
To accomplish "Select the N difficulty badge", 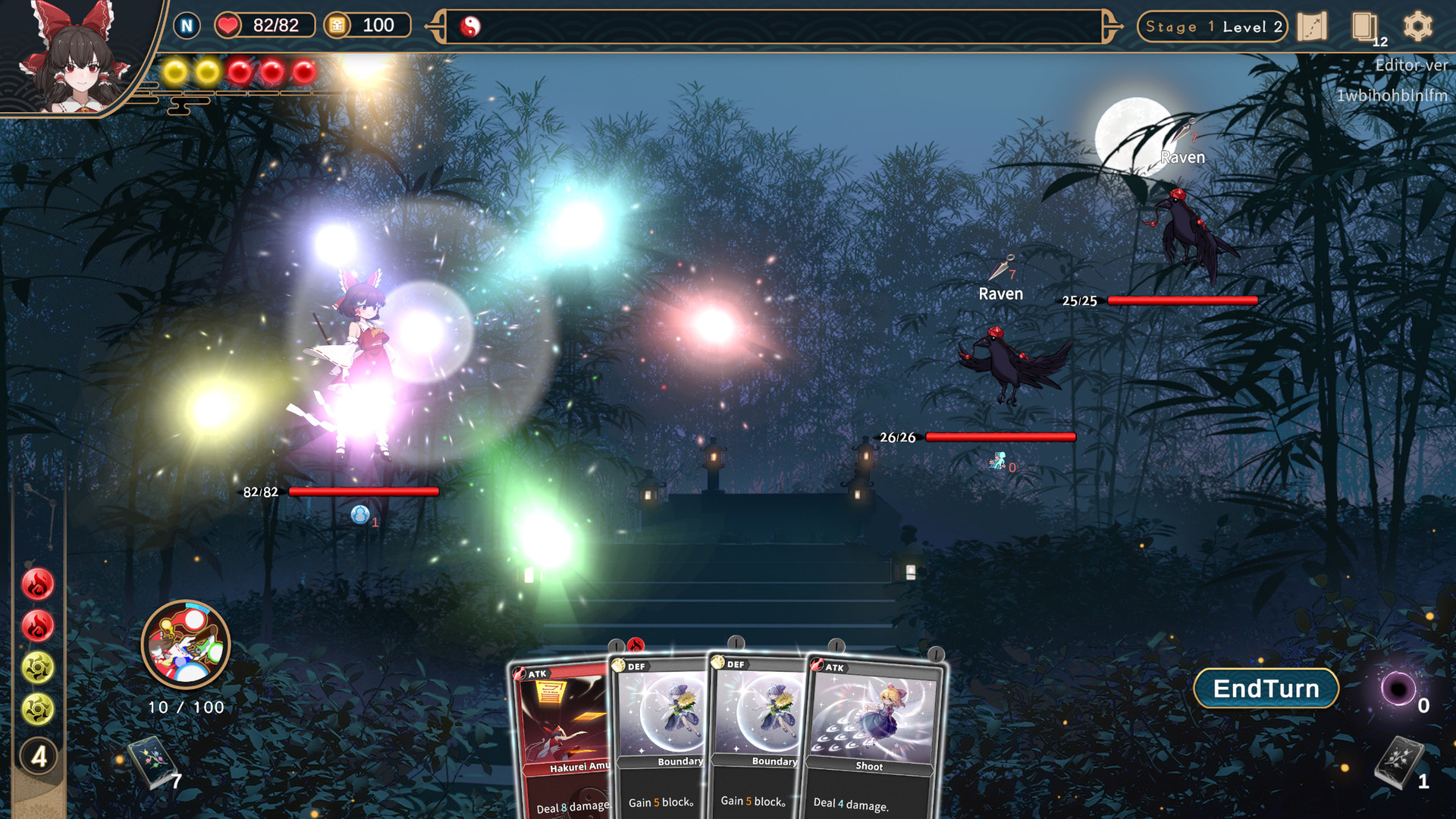I will pos(186,25).
